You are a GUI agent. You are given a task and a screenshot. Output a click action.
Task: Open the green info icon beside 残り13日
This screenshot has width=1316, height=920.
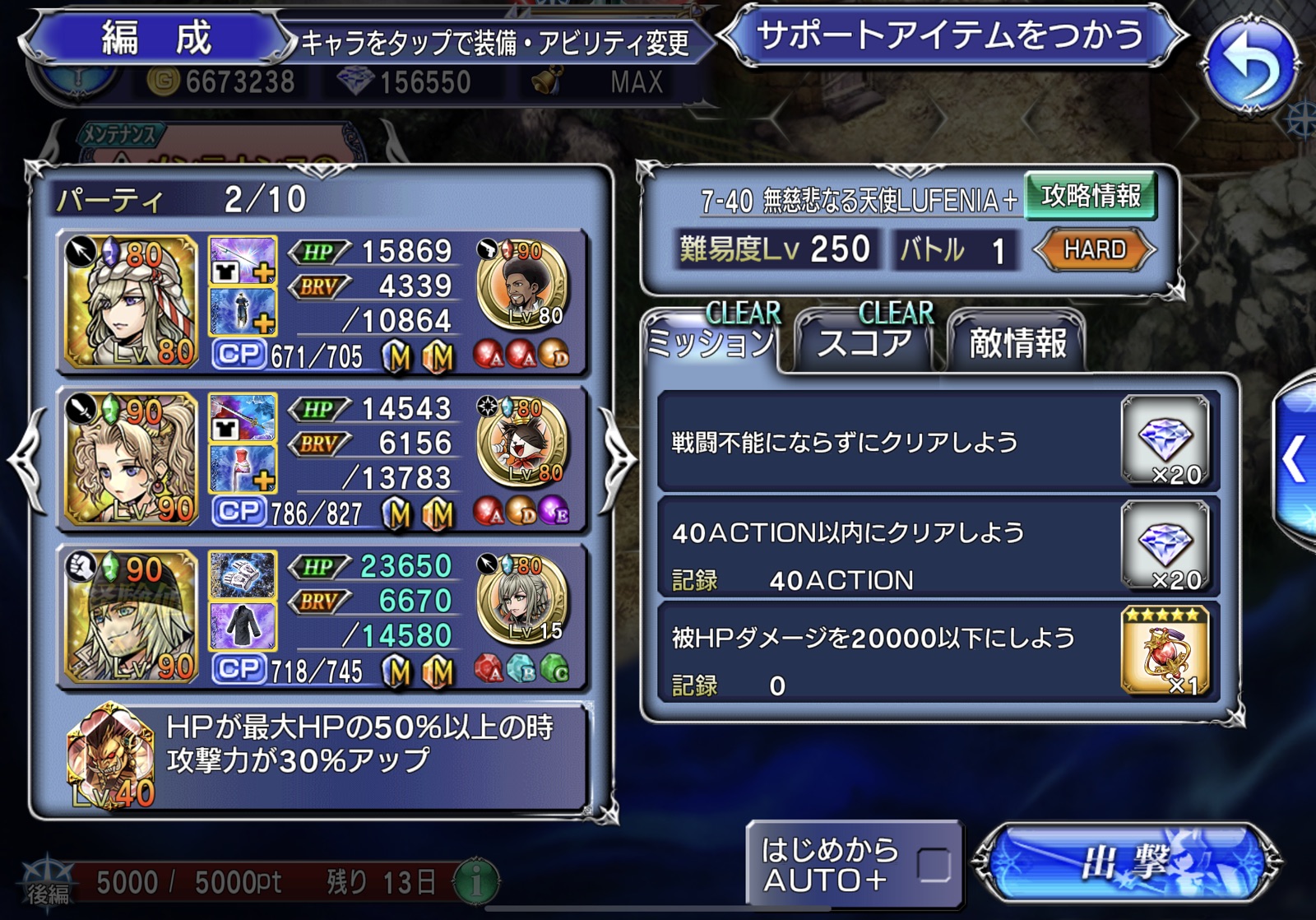tap(476, 881)
